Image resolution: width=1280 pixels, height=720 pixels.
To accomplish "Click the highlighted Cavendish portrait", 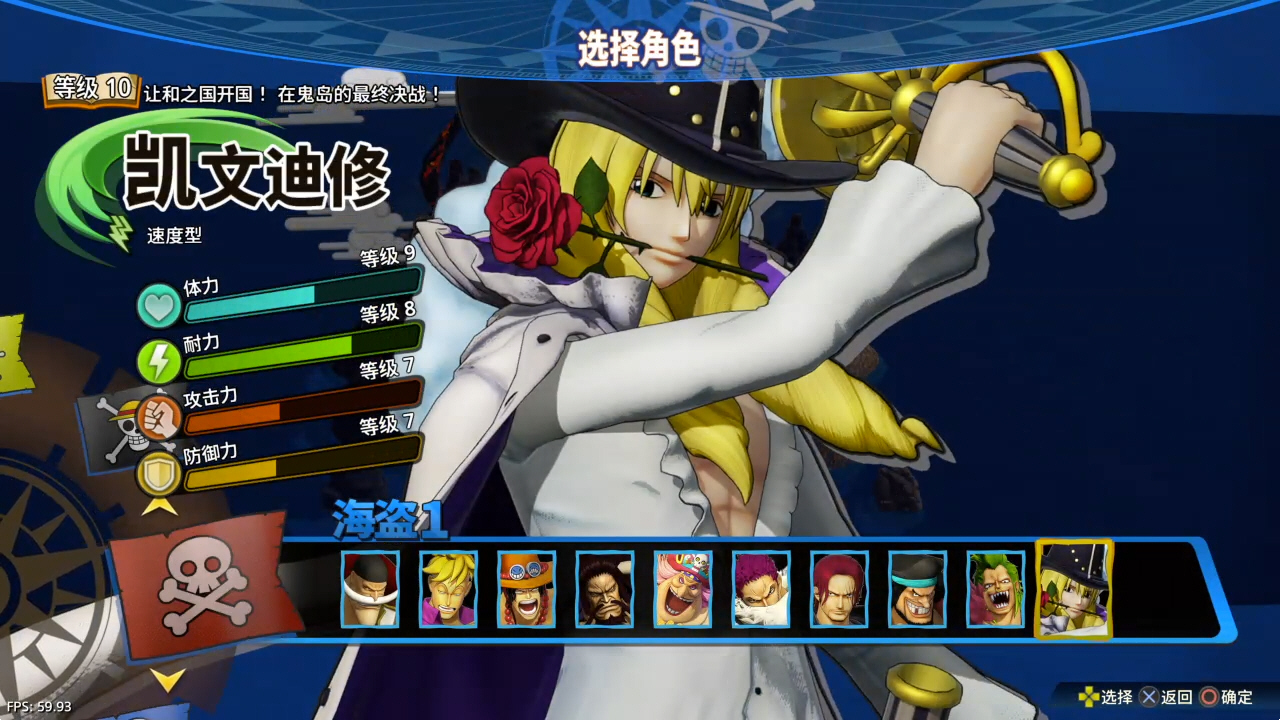I will (x=1074, y=589).
